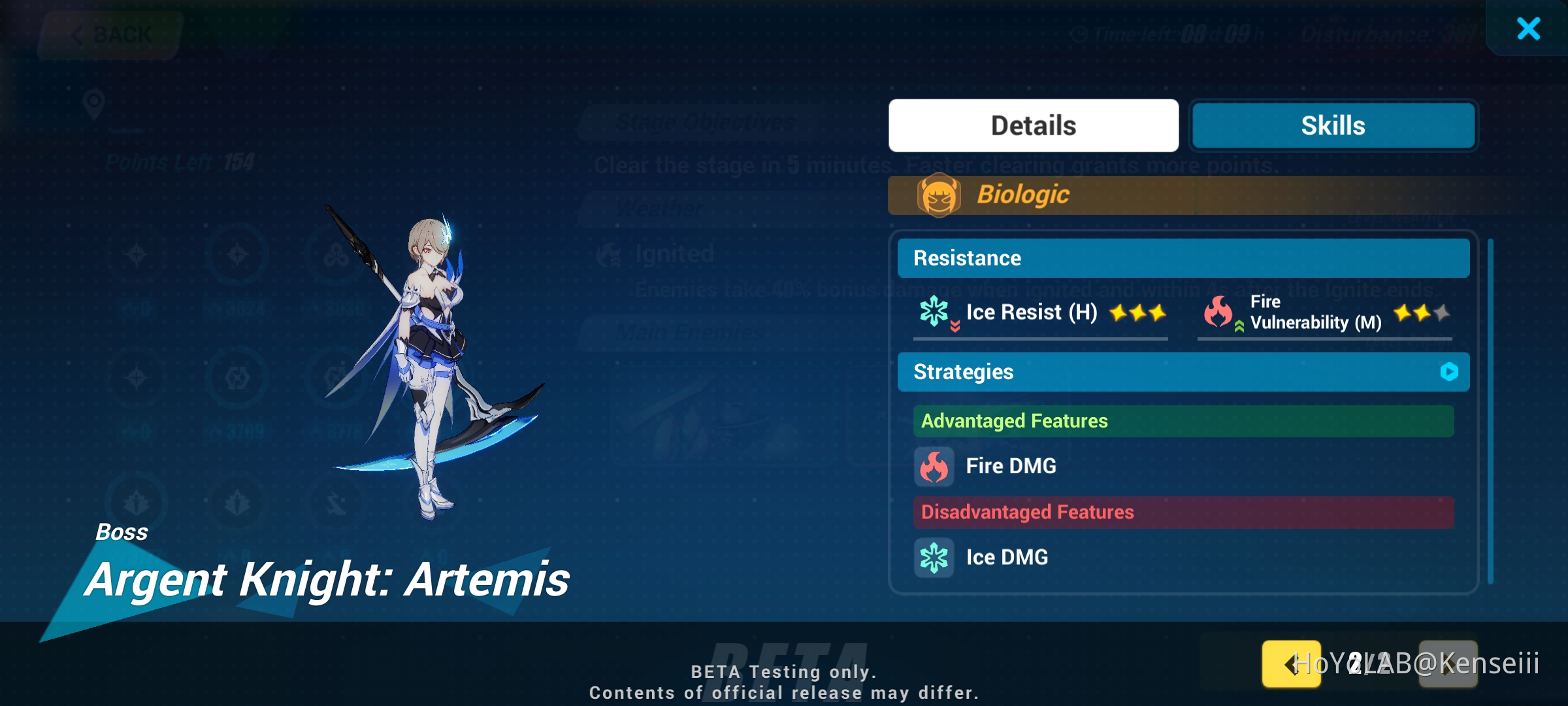This screenshot has height=706, width=1568.
Task: Click the Fire DMG icon under Advantaged Features
Action: coord(934,466)
